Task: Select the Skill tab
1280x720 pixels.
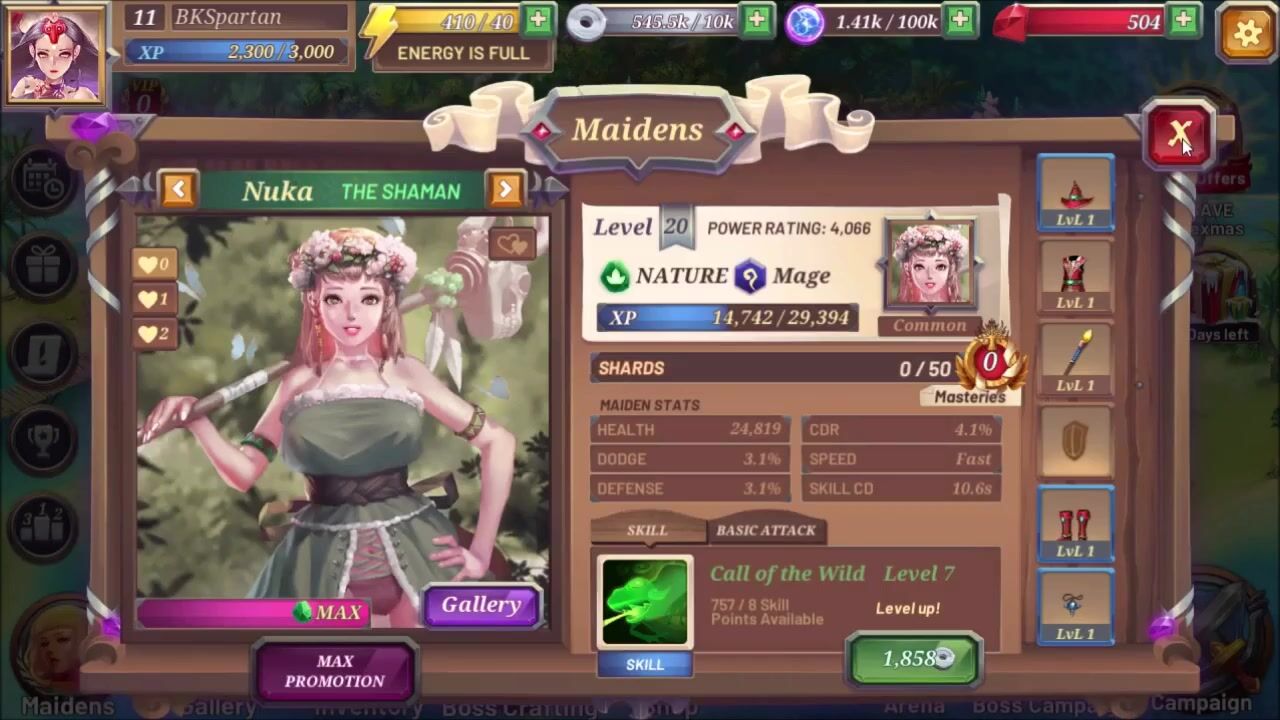Action: tap(646, 530)
